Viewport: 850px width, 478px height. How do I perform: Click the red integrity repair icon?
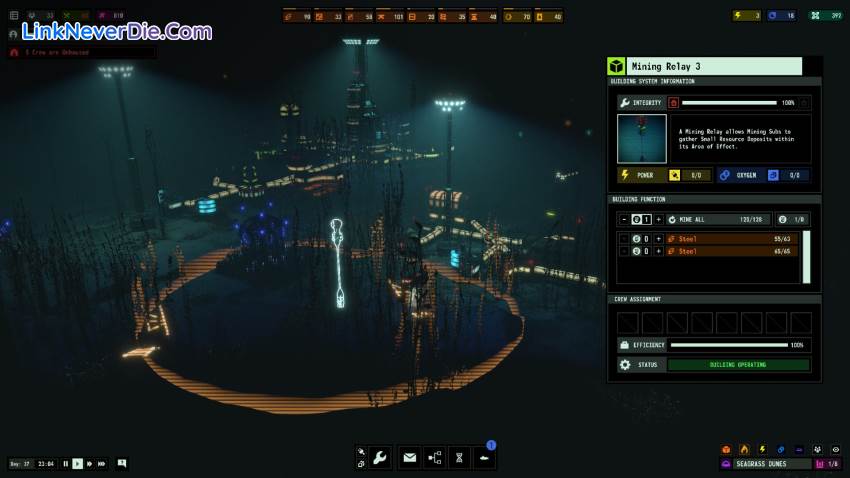click(x=673, y=102)
